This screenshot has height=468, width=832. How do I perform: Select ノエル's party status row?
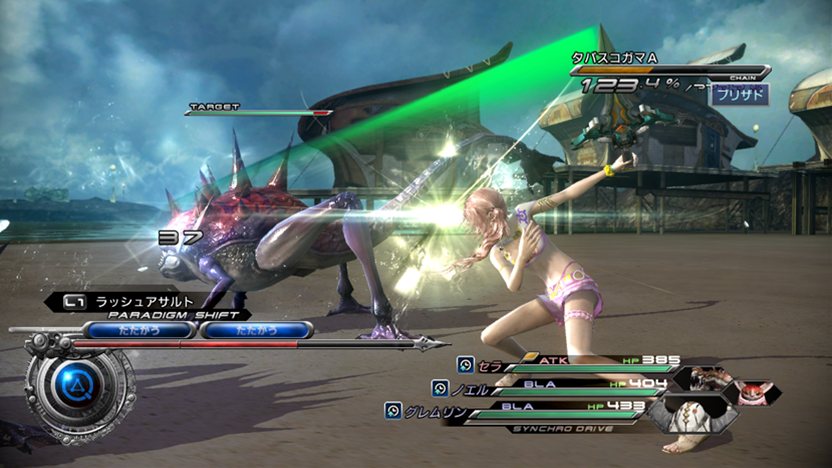click(550, 387)
